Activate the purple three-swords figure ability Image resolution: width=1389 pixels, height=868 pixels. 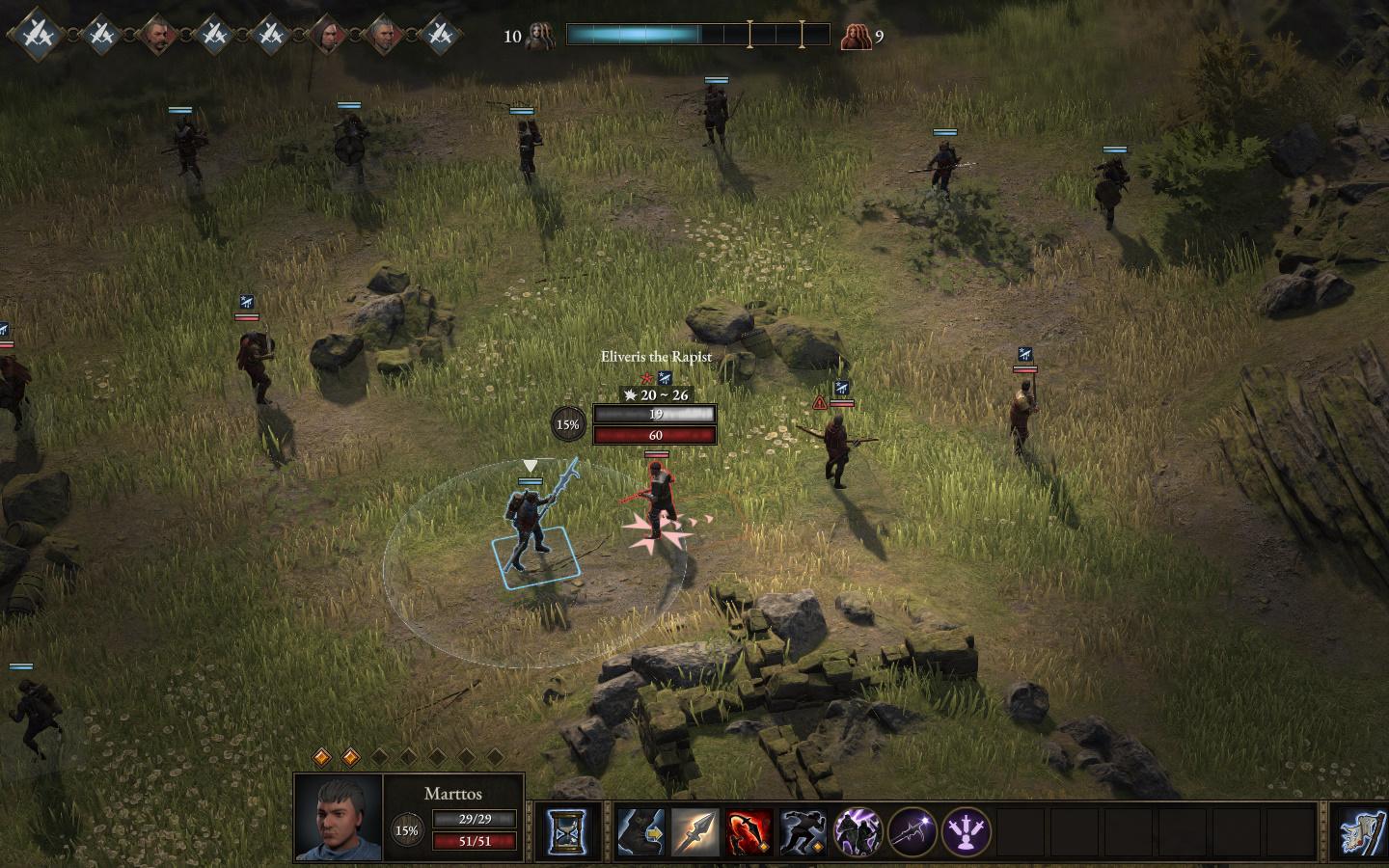tap(967, 831)
